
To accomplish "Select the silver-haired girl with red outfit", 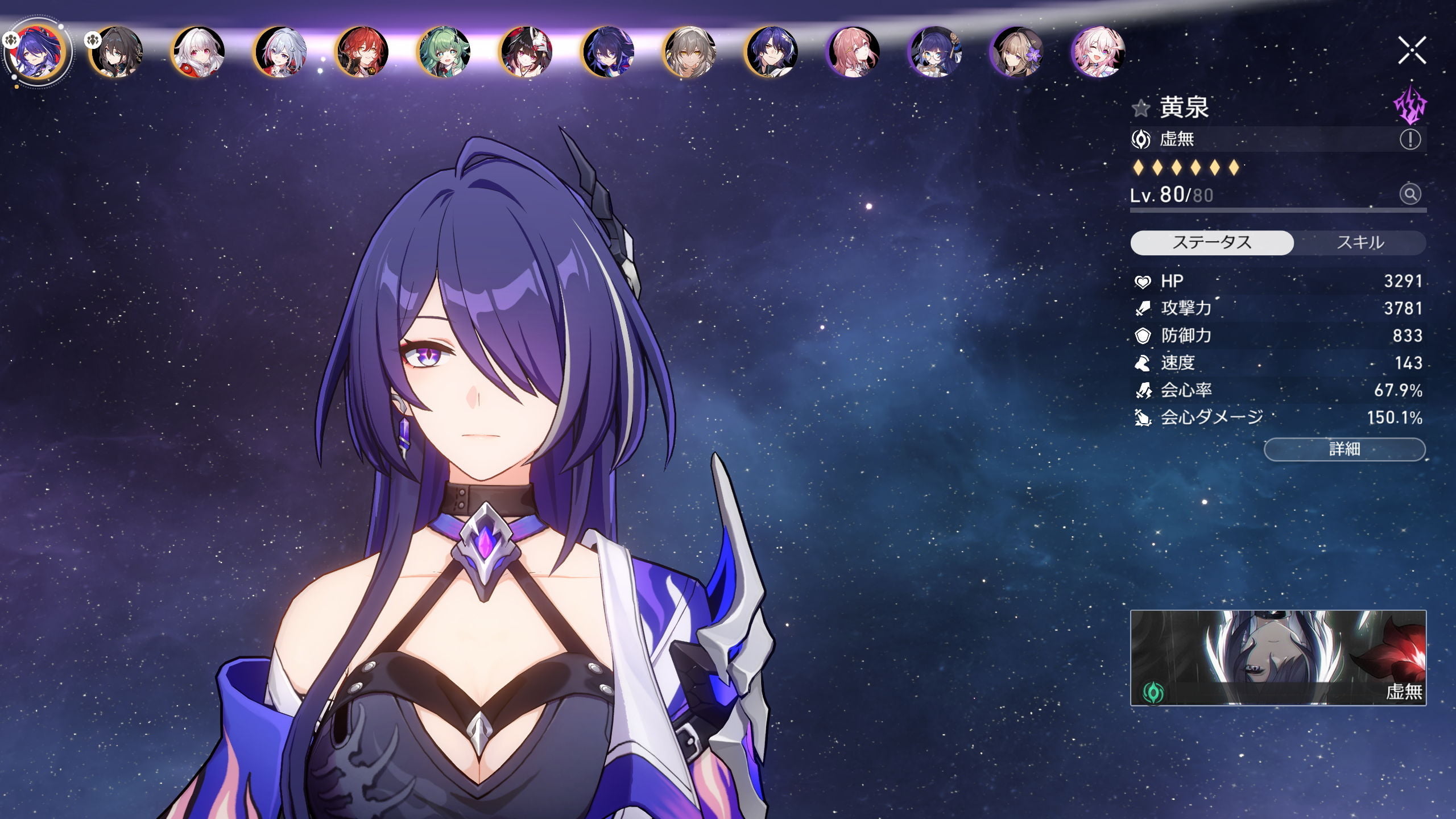I will pos(280,51).
